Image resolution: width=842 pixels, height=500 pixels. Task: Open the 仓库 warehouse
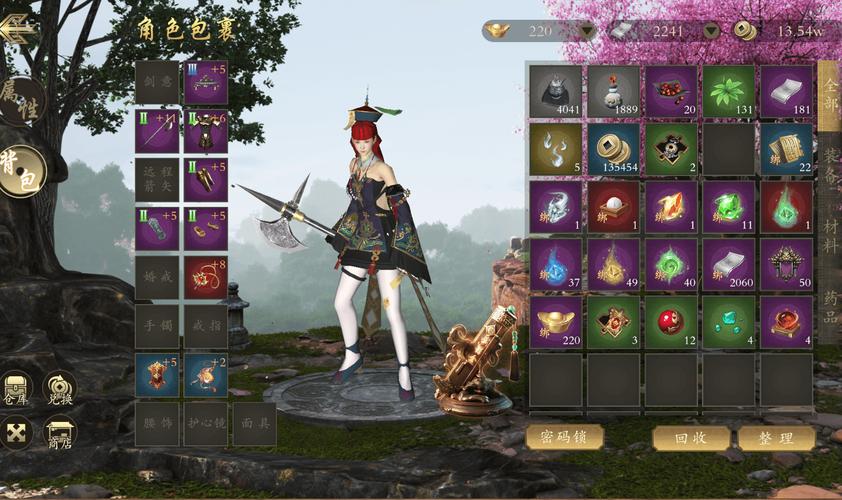(x=17, y=389)
